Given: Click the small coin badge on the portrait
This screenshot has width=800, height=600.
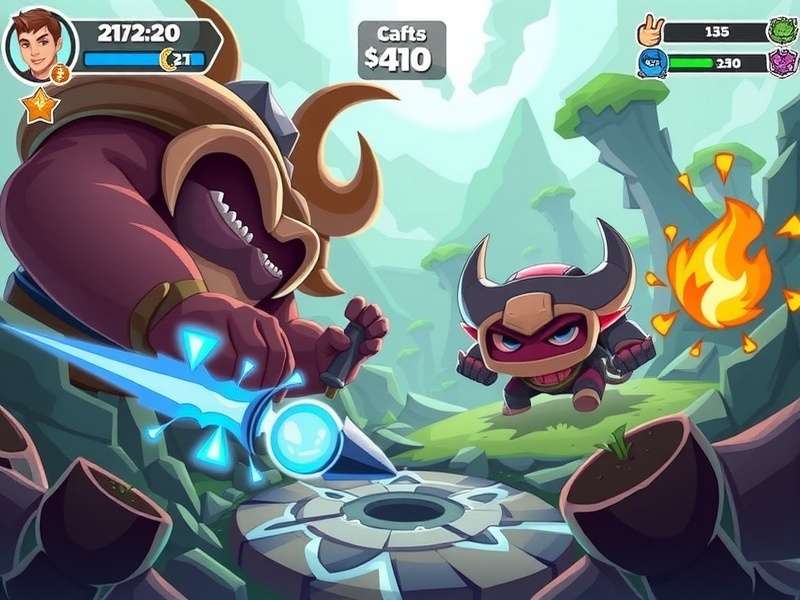Looking at the screenshot, I should (x=59, y=73).
